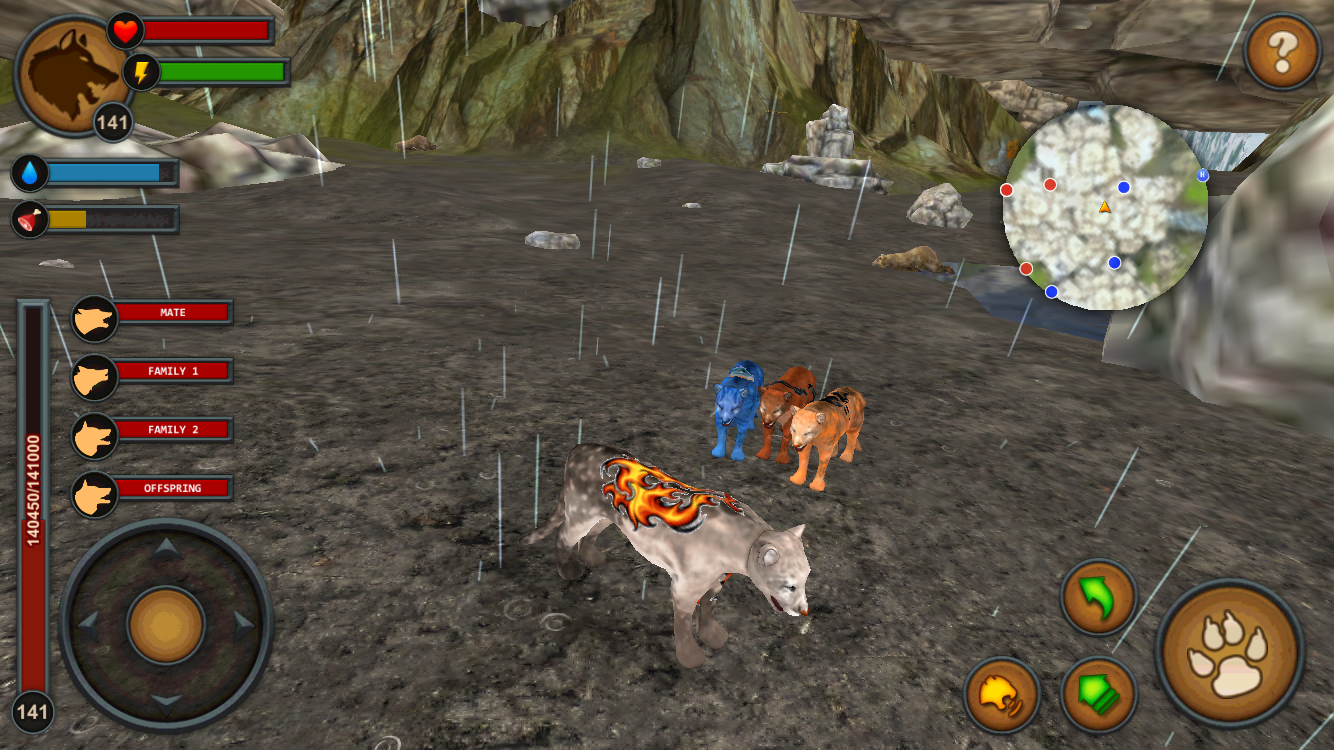Click the paw icon beside MATE
1334x750 pixels.
tap(95, 318)
